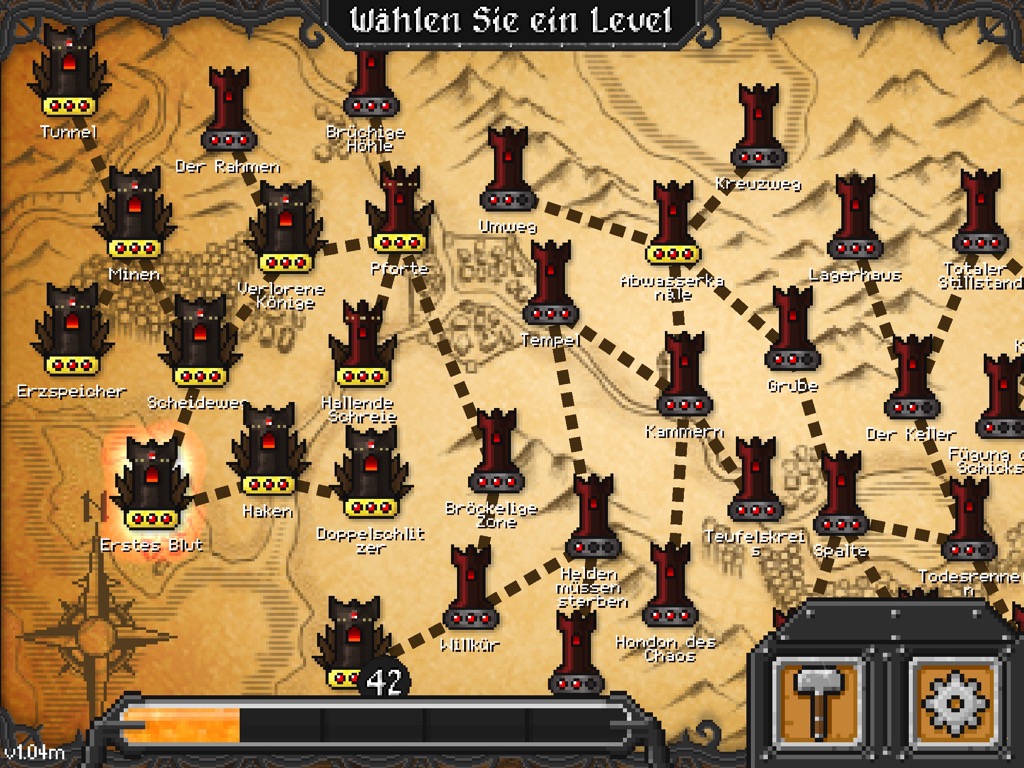Open the Pforte level

[399, 212]
